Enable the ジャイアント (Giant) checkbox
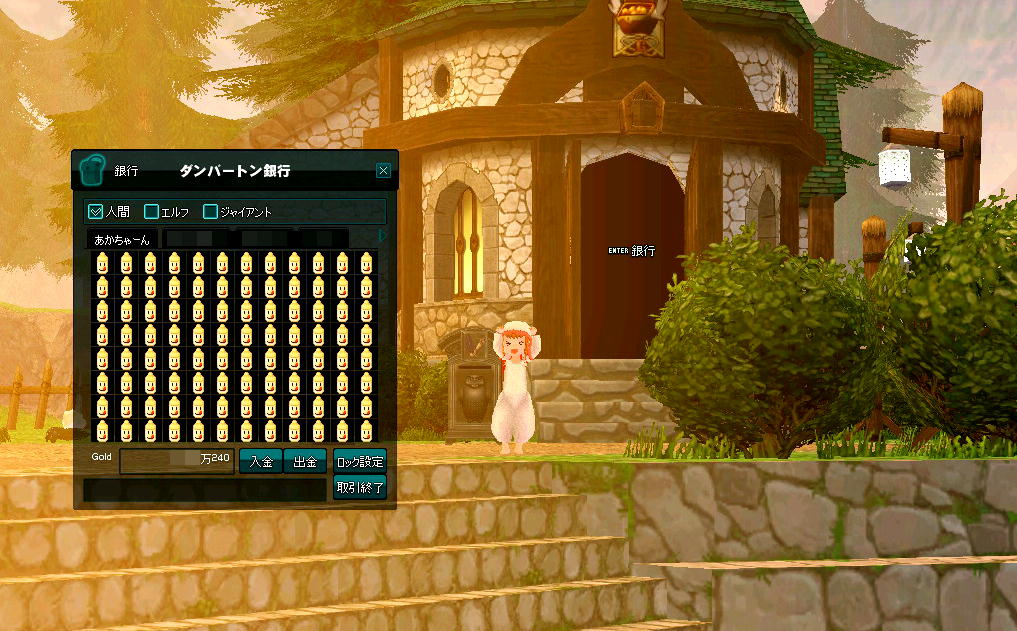Screen dimensions: 1017x631 point(210,212)
